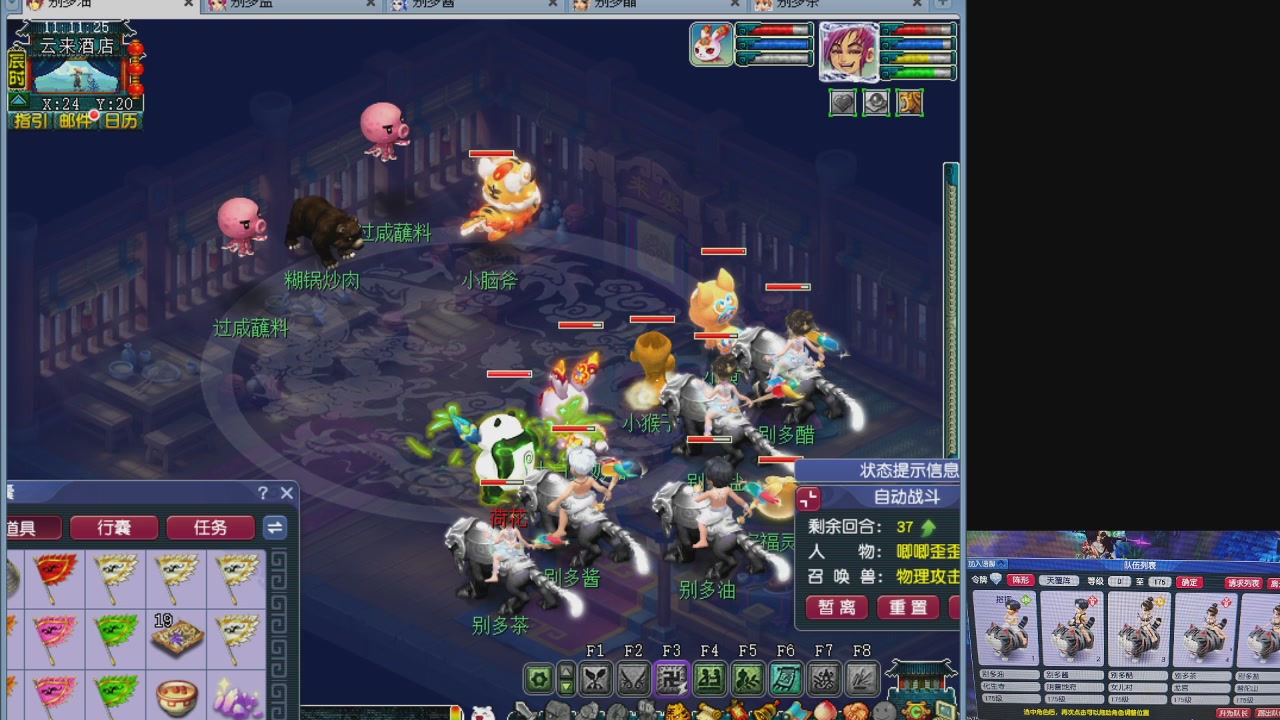
Task: Select the F3 skill shortcut icon
Action: 672,678
